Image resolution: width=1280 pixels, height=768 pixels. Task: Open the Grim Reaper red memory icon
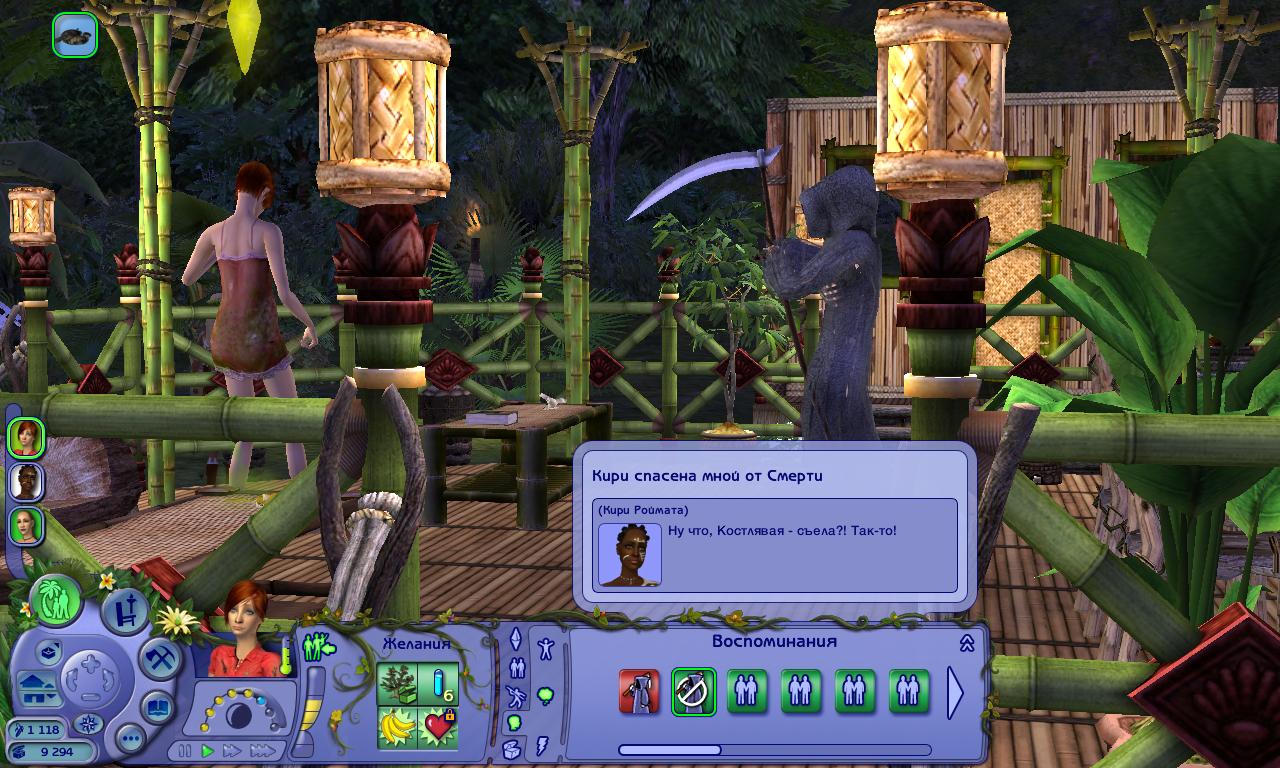(639, 691)
